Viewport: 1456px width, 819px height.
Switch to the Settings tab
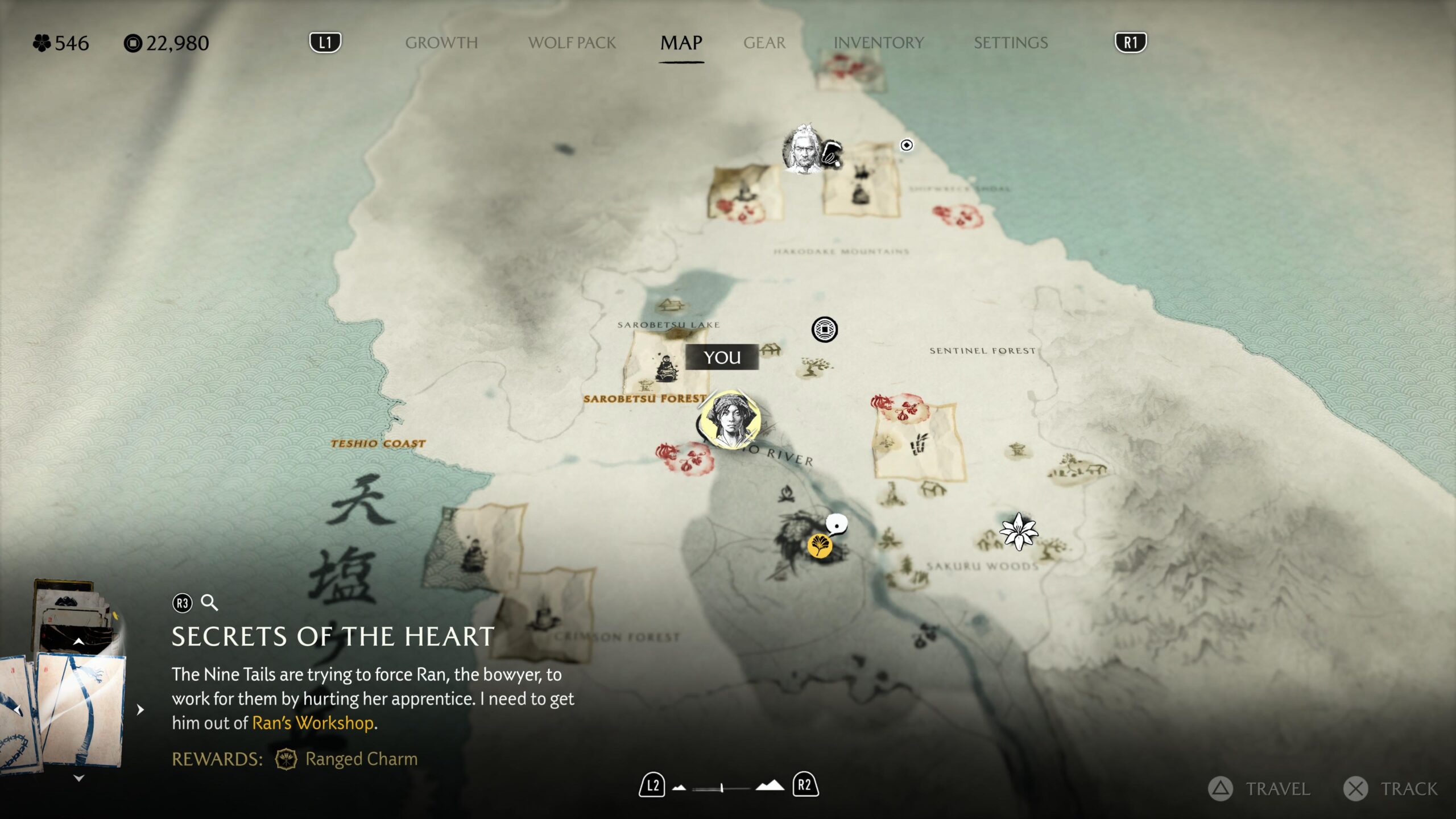tap(1010, 43)
